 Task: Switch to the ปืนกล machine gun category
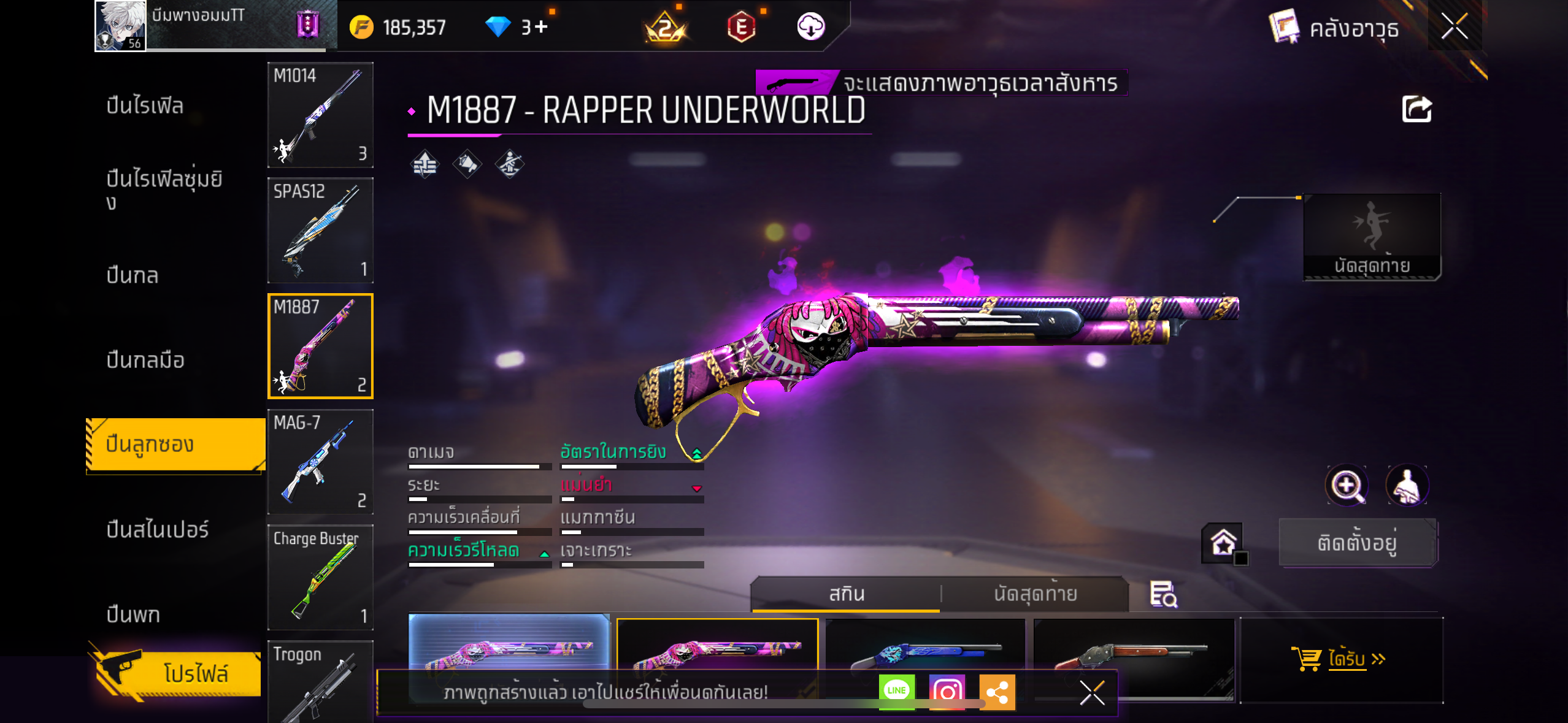click(133, 275)
